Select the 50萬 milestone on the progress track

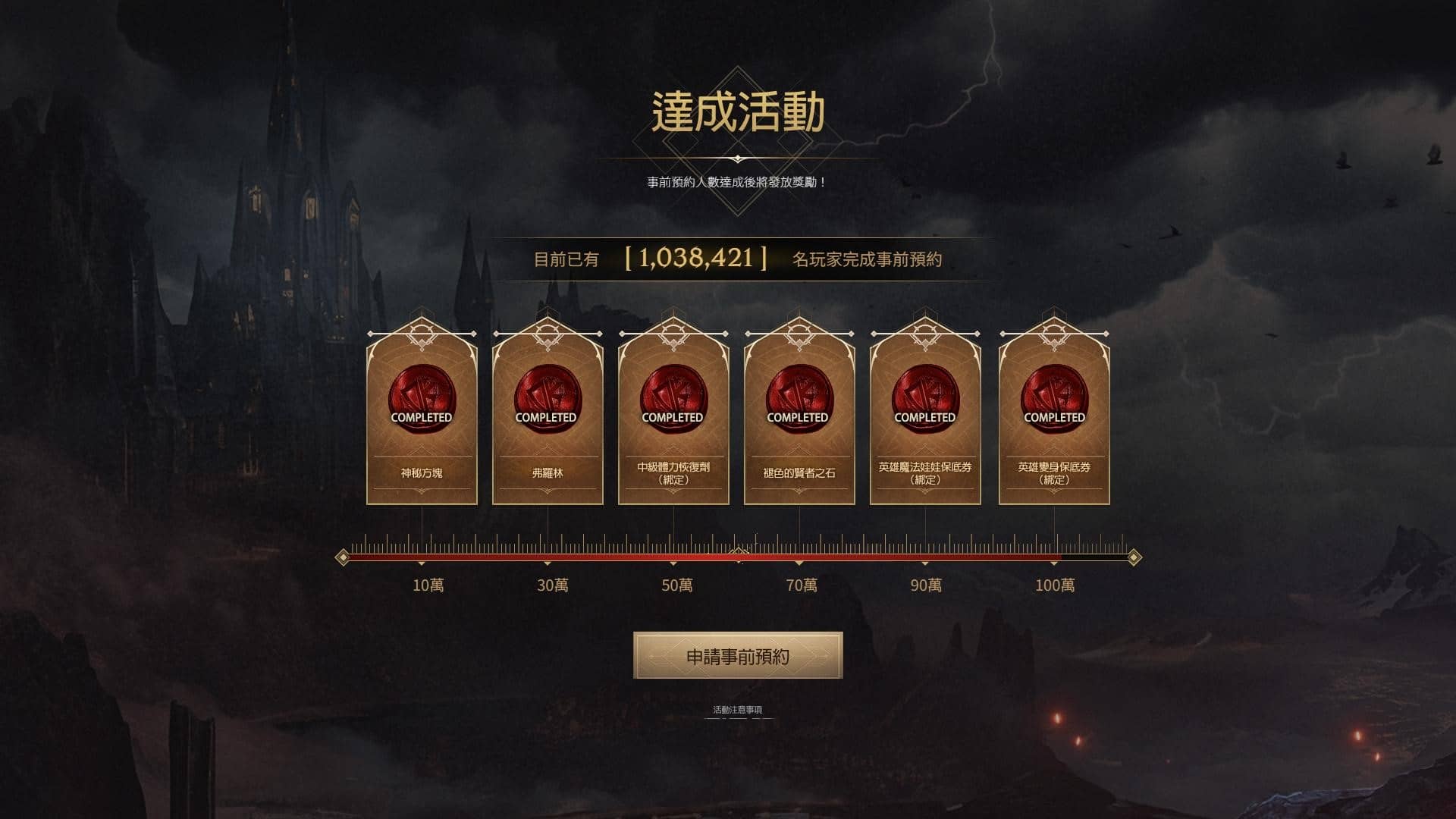point(674,564)
